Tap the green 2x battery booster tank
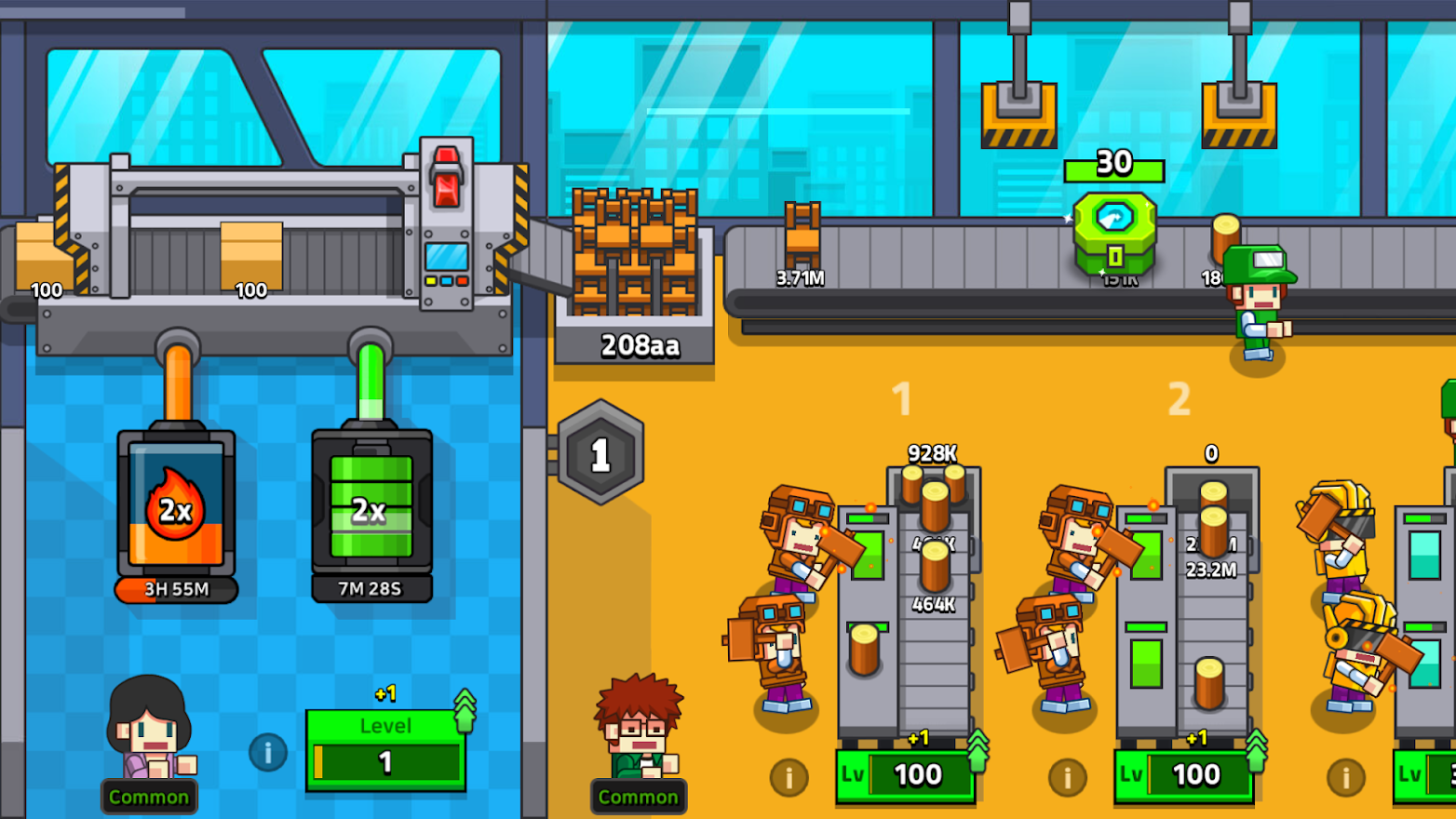The image size is (1456, 819). [x=371, y=507]
